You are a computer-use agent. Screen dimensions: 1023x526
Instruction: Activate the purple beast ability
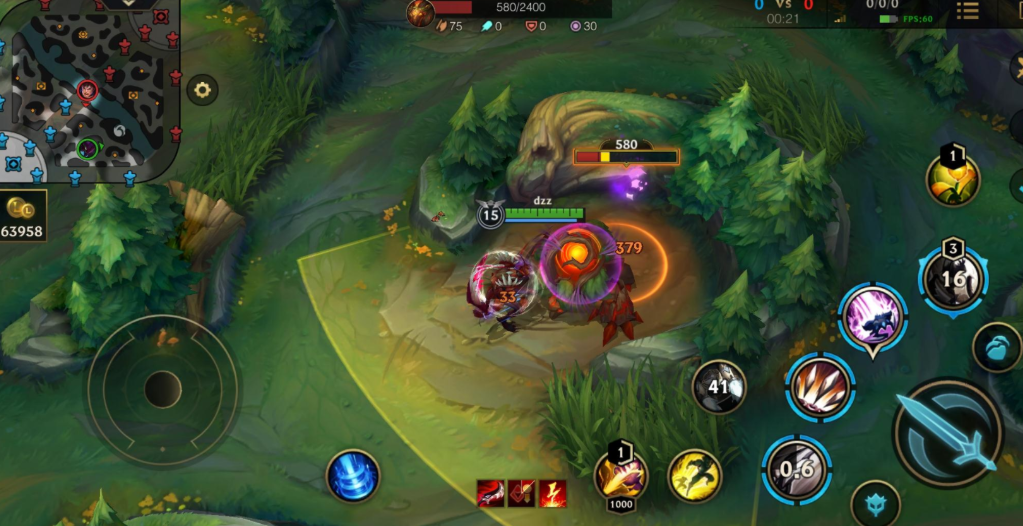[873, 318]
